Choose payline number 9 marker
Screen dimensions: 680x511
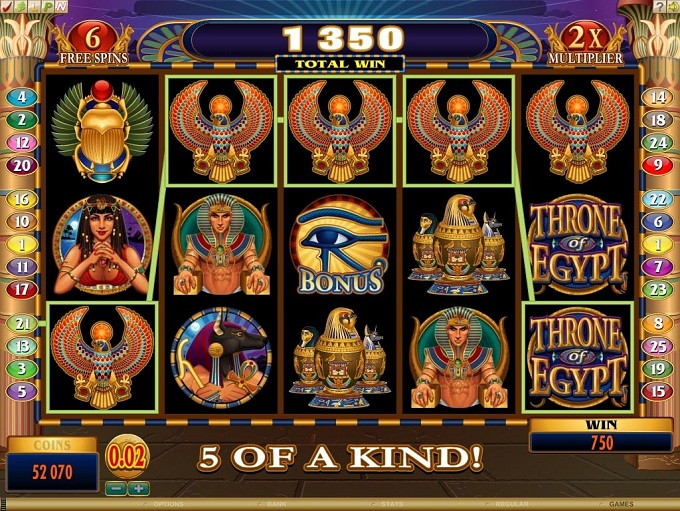coord(658,166)
